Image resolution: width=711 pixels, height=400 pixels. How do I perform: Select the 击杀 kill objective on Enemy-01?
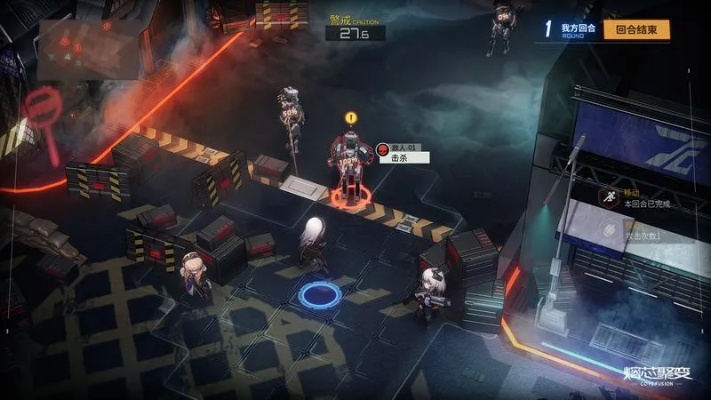point(402,158)
